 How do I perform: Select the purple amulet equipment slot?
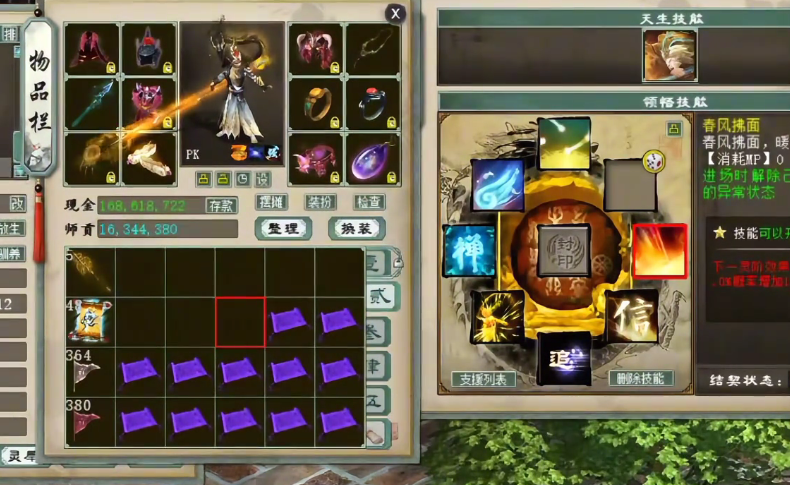pos(373,158)
